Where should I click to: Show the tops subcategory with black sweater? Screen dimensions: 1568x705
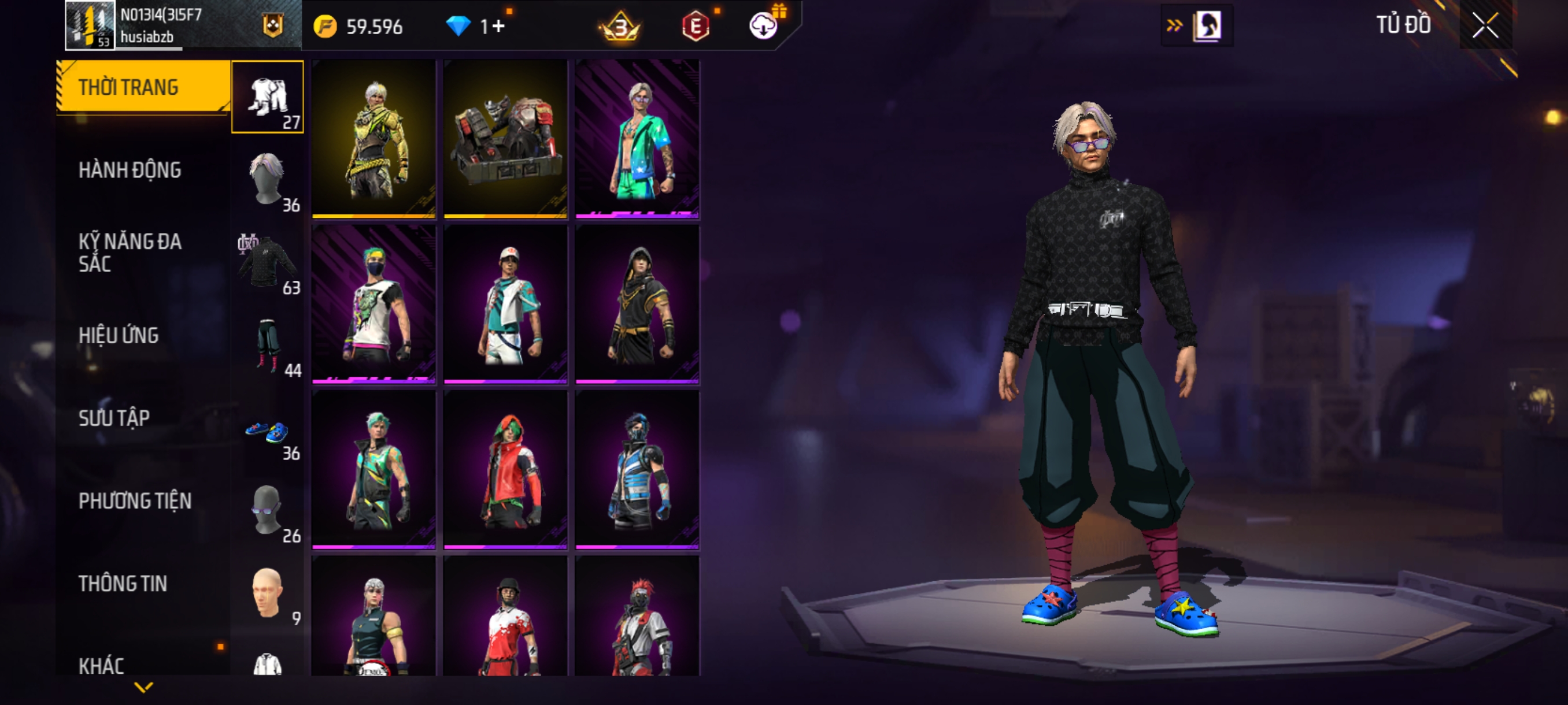pyautogui.click(x=267, y=262)
